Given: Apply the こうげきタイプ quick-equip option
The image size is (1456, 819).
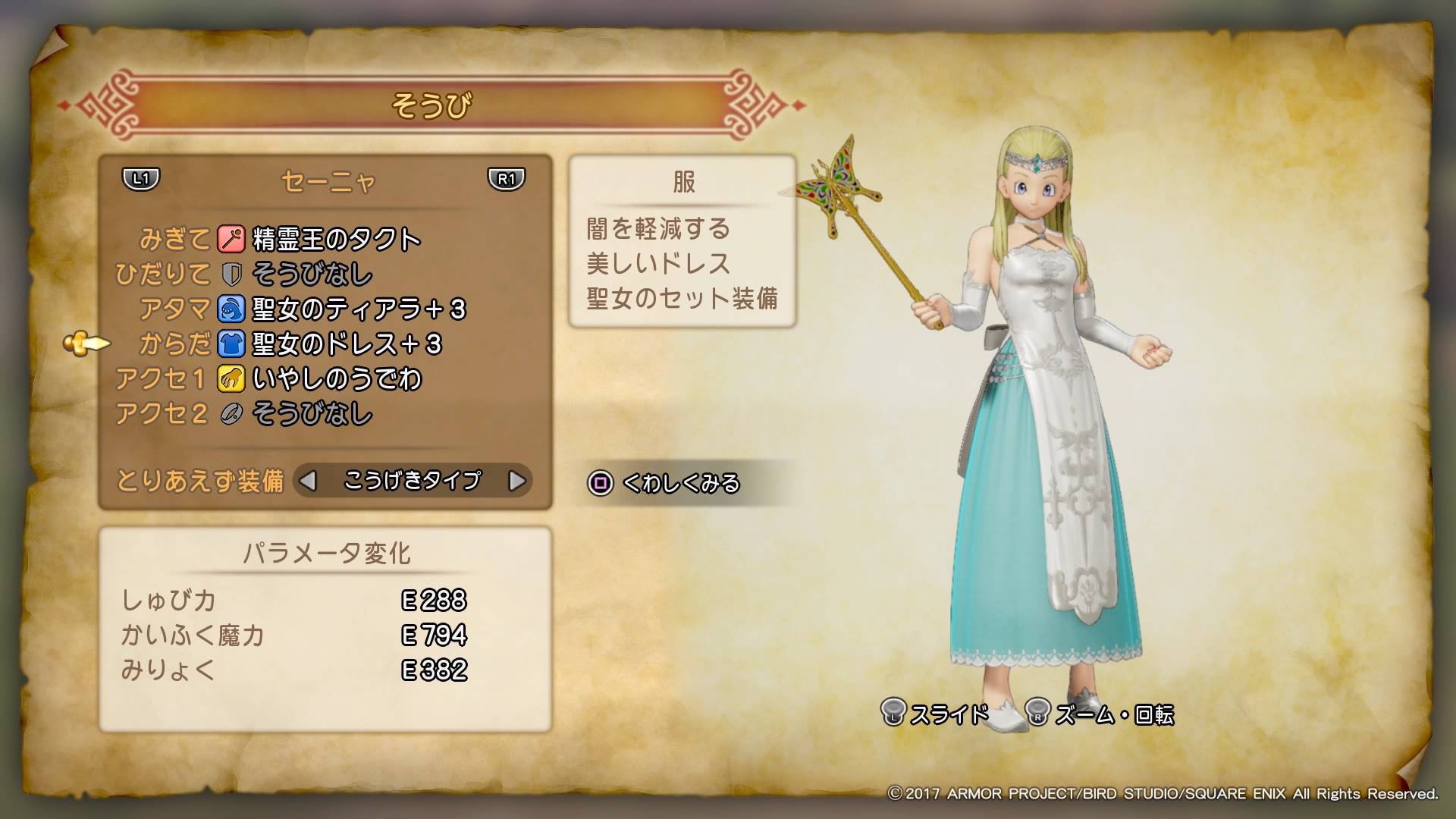Looking at the screenshot, I should click(x=412, y=481).
